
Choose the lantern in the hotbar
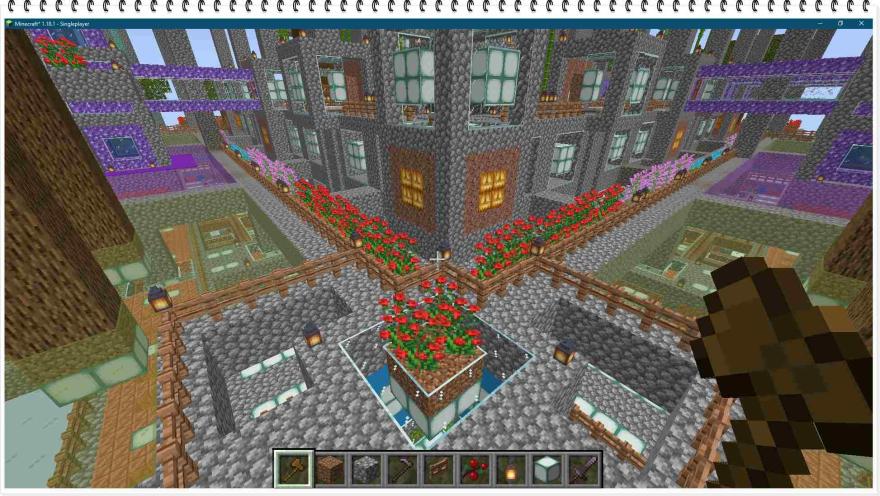pos(511,468)
